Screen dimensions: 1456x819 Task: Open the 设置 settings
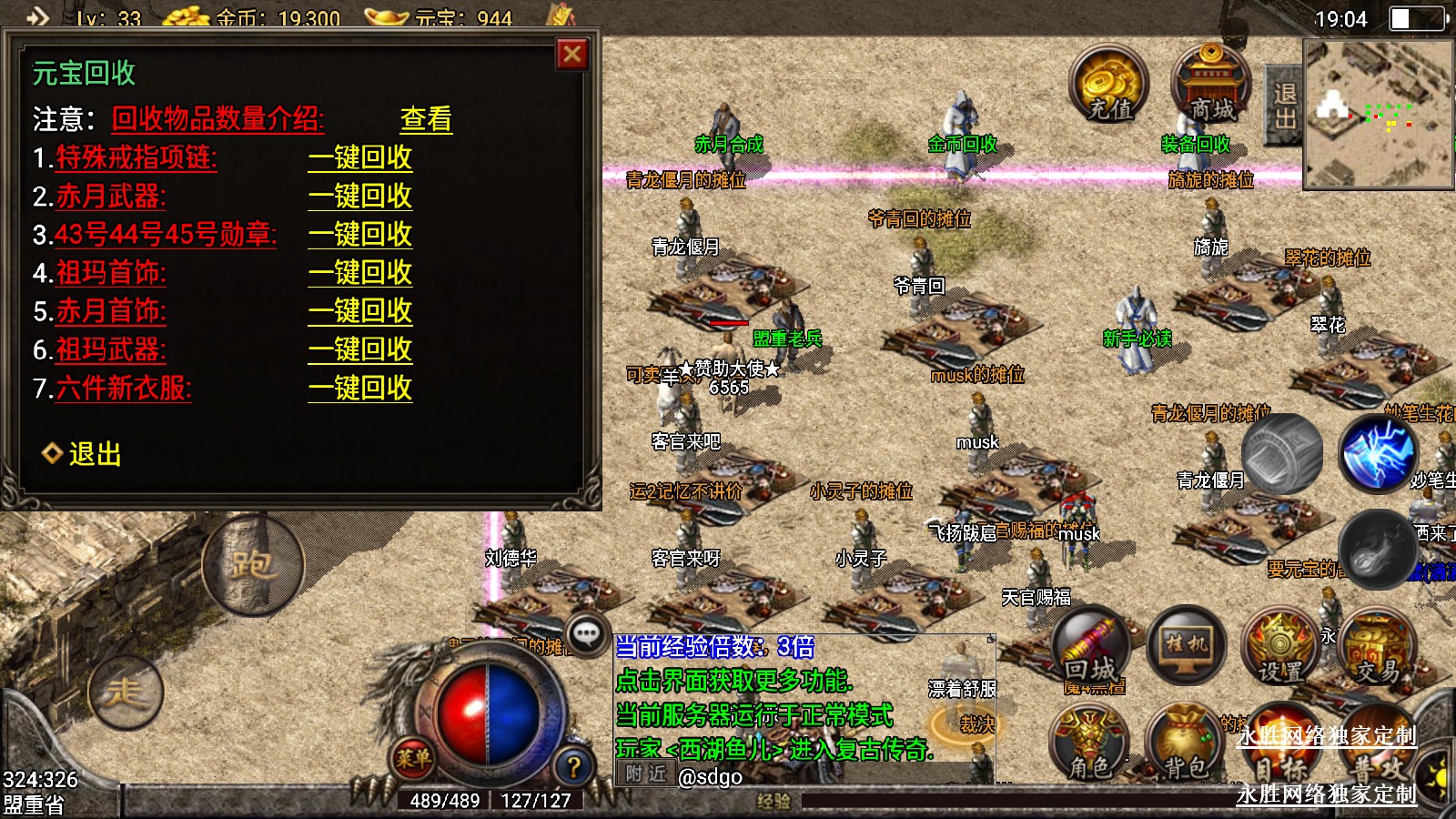pos(1280,650)
